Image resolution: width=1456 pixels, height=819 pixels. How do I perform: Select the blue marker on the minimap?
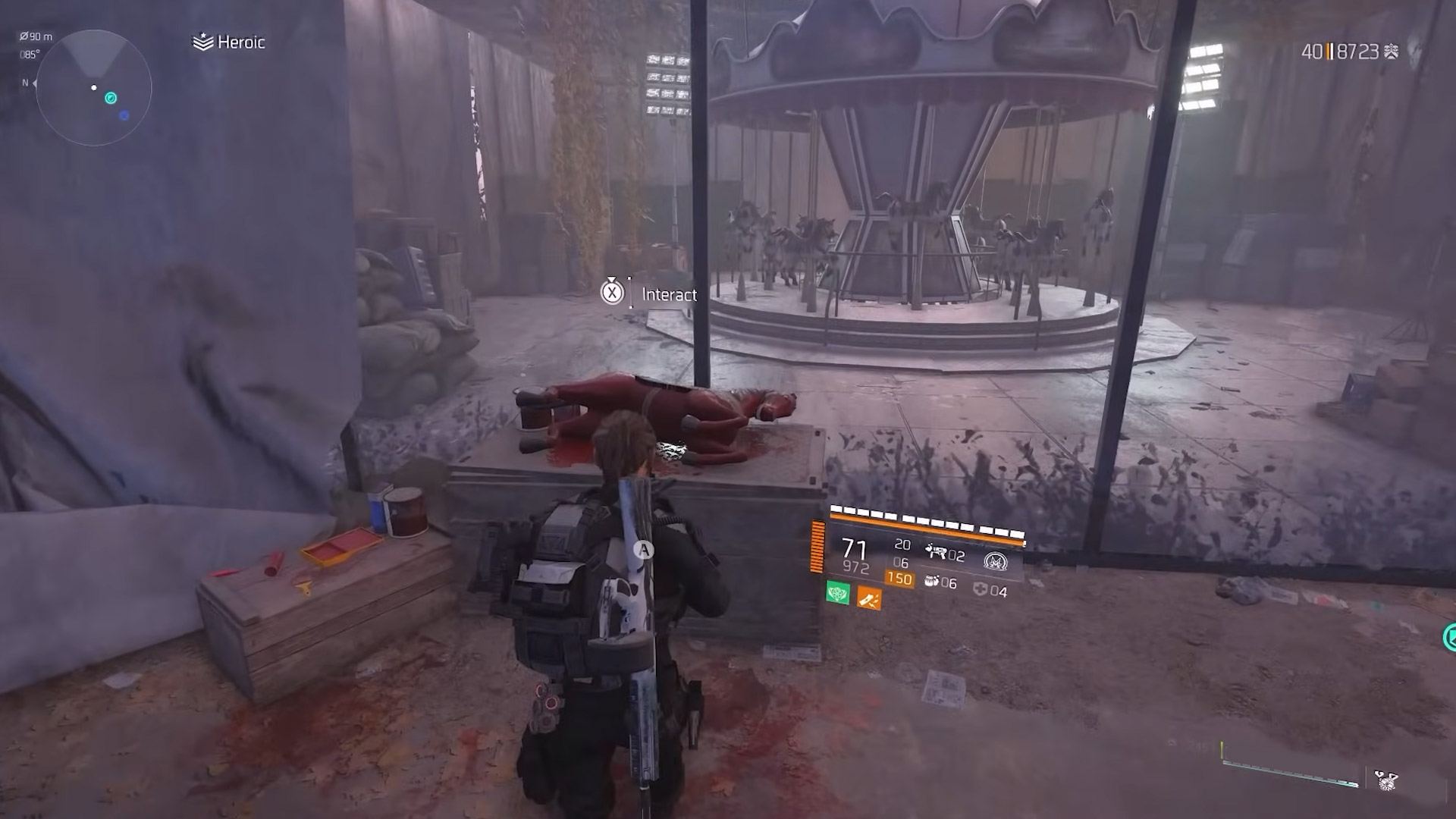click(x=124, y=115)
